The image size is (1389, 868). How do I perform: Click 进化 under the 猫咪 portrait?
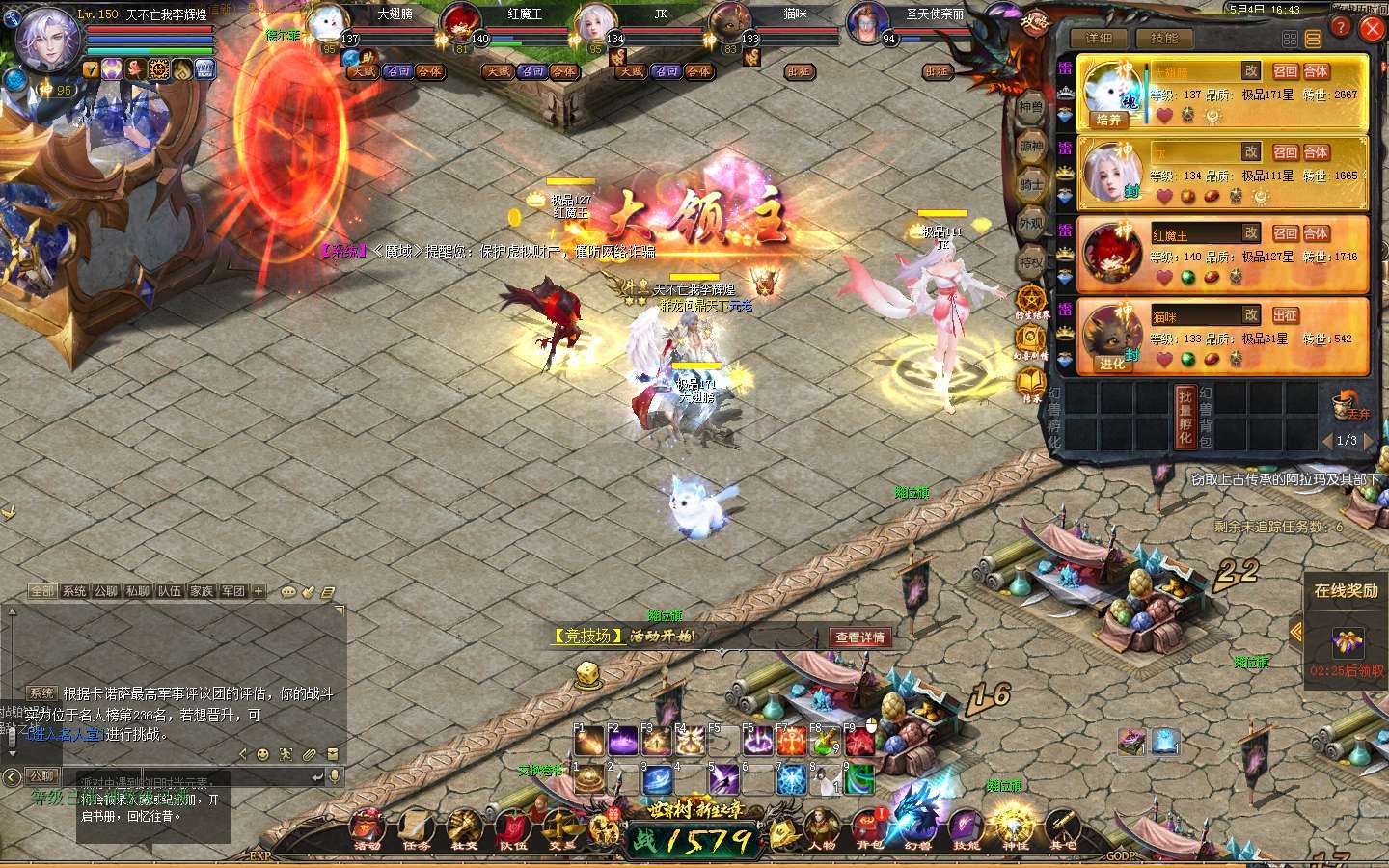click(x=1111, y=364)
